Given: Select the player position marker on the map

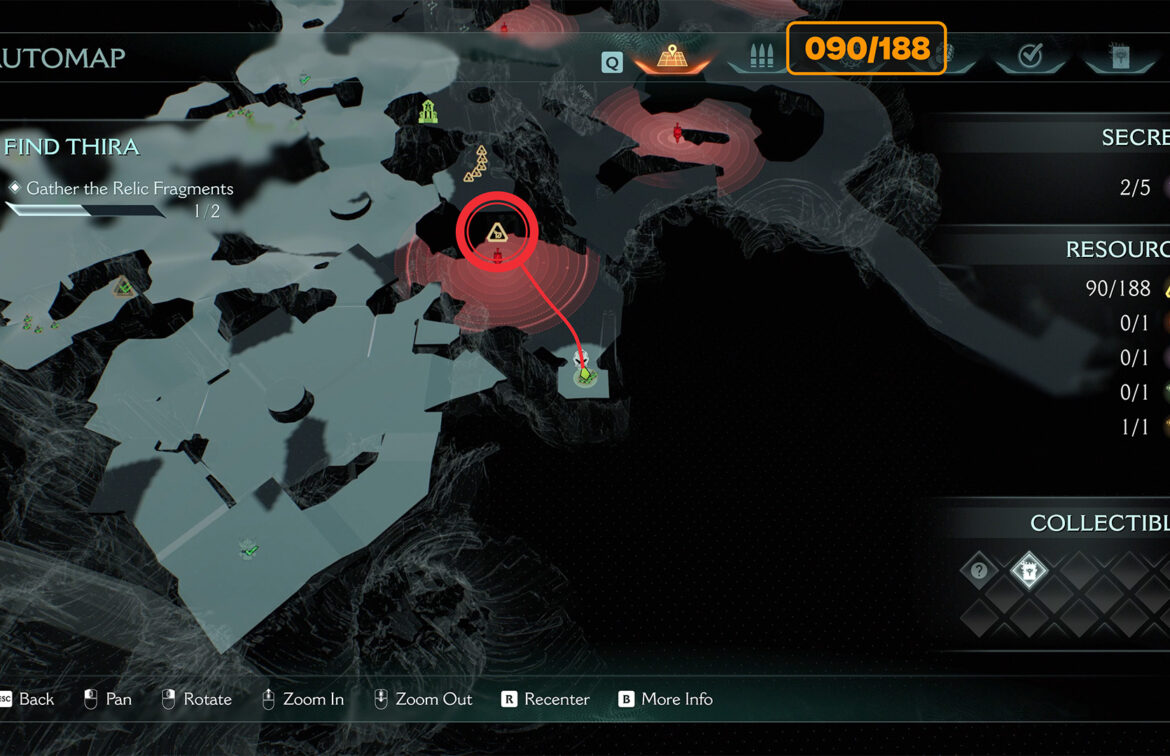Looking at the screenshot, I should [x=585, y=372].
